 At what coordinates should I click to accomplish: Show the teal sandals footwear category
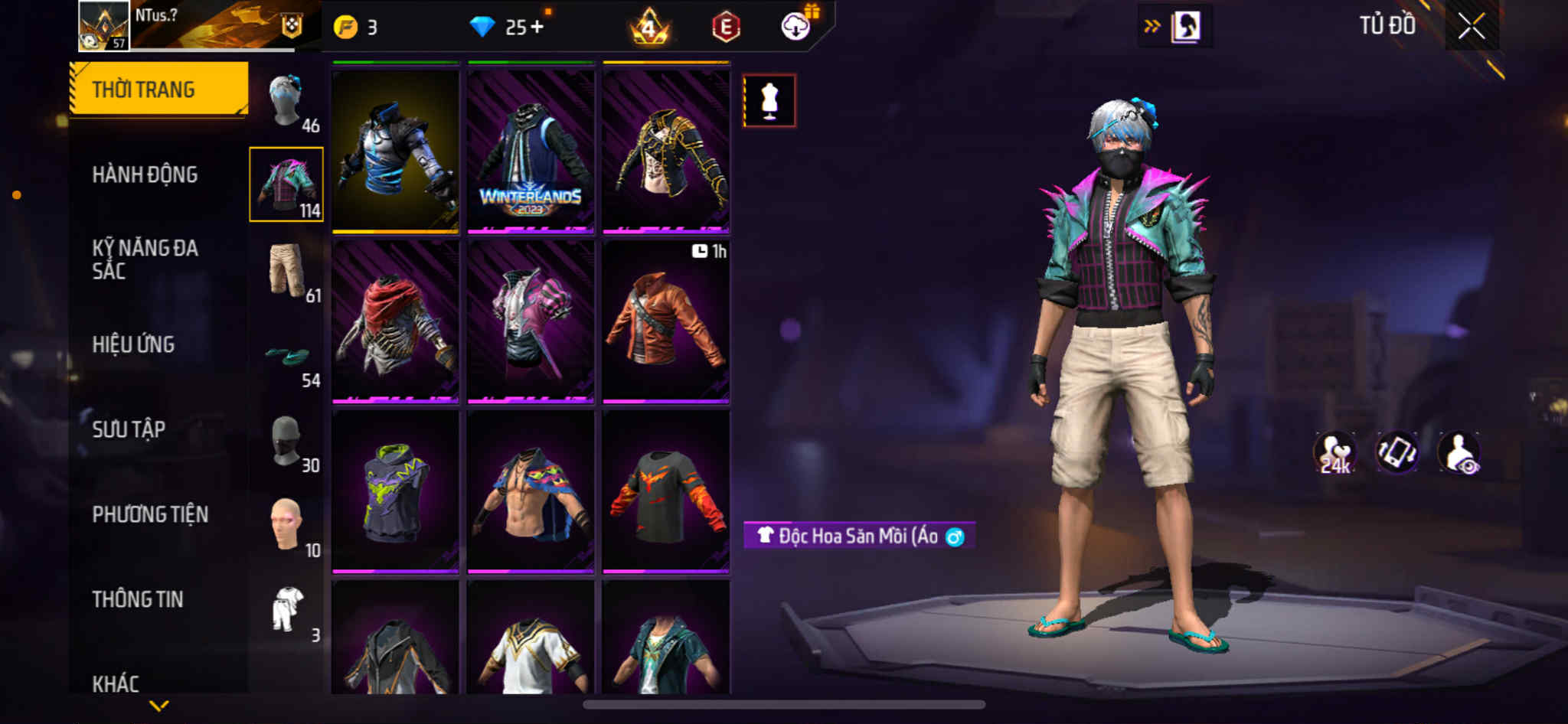288,356
